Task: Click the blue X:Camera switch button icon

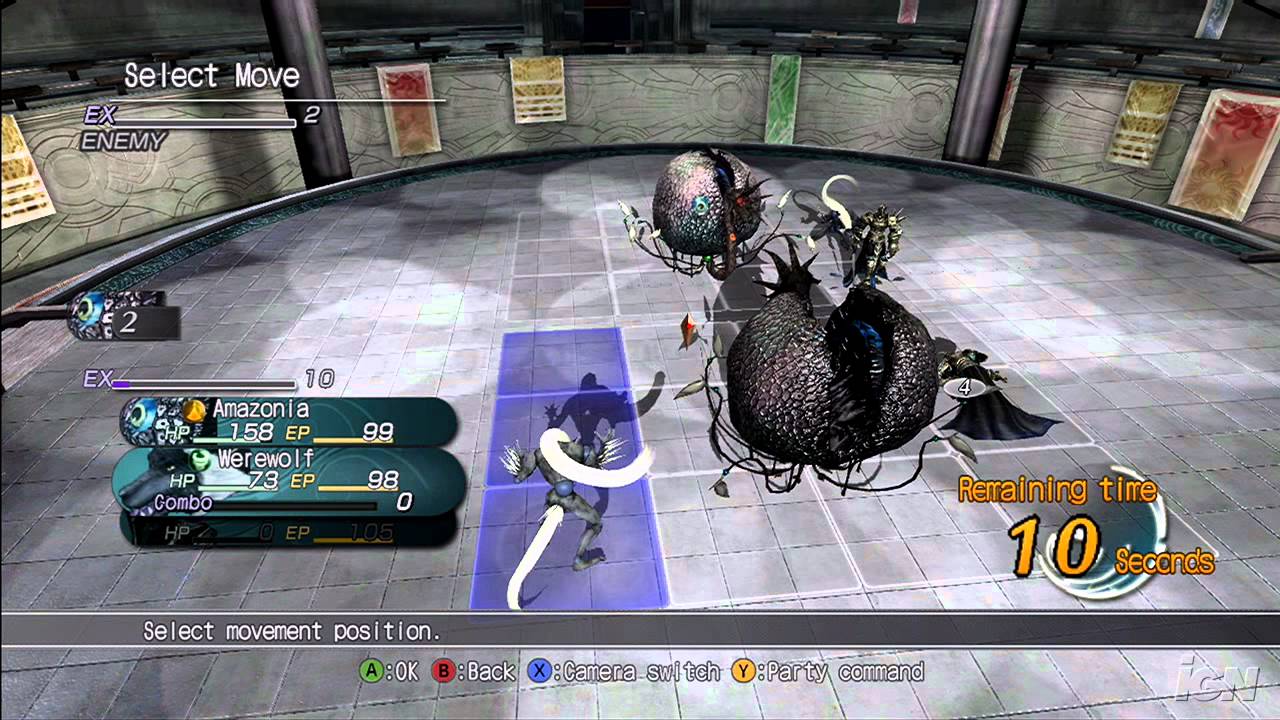Action: point(538,672)
